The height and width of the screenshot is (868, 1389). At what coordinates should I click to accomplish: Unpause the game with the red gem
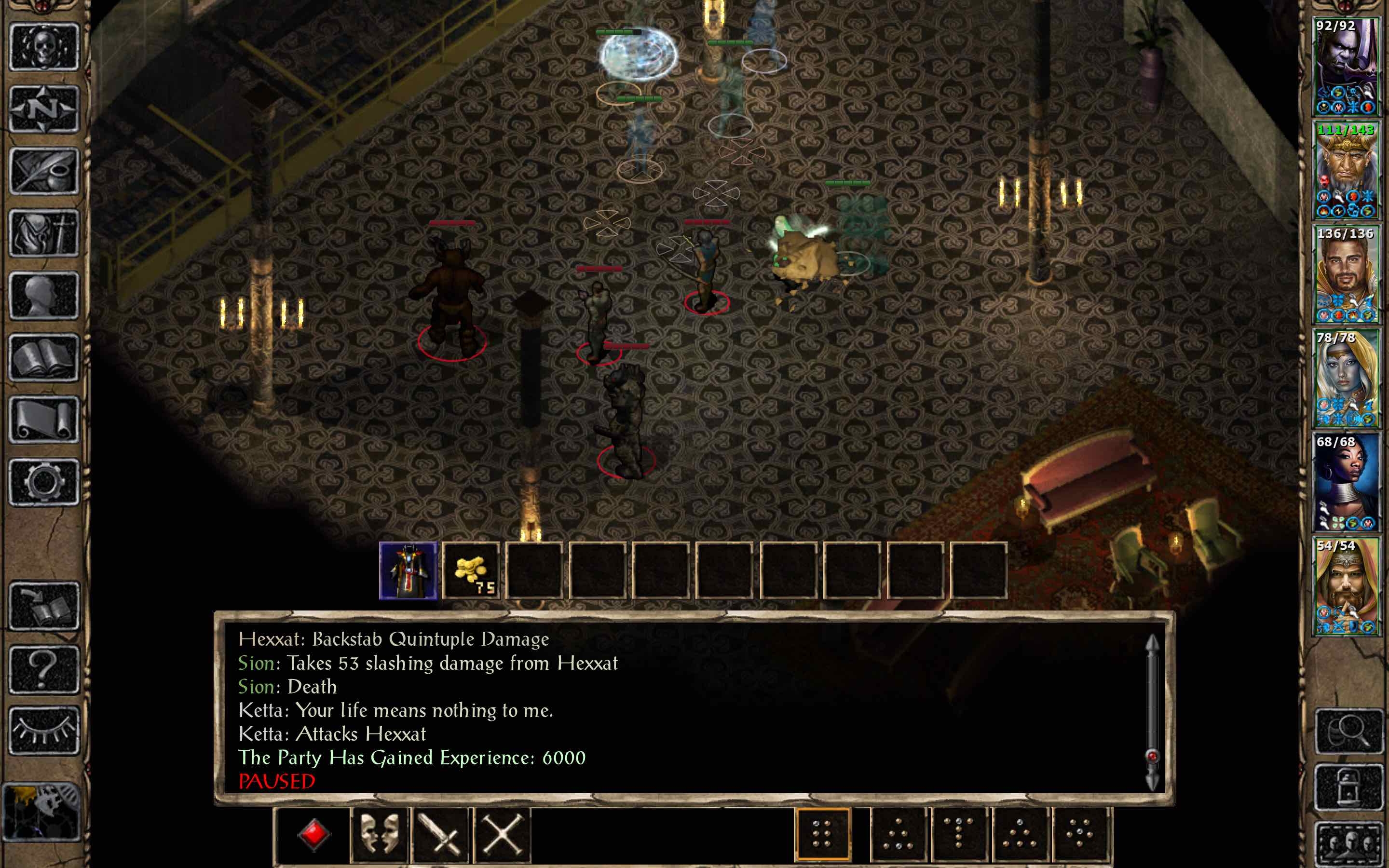pos(314,835)
